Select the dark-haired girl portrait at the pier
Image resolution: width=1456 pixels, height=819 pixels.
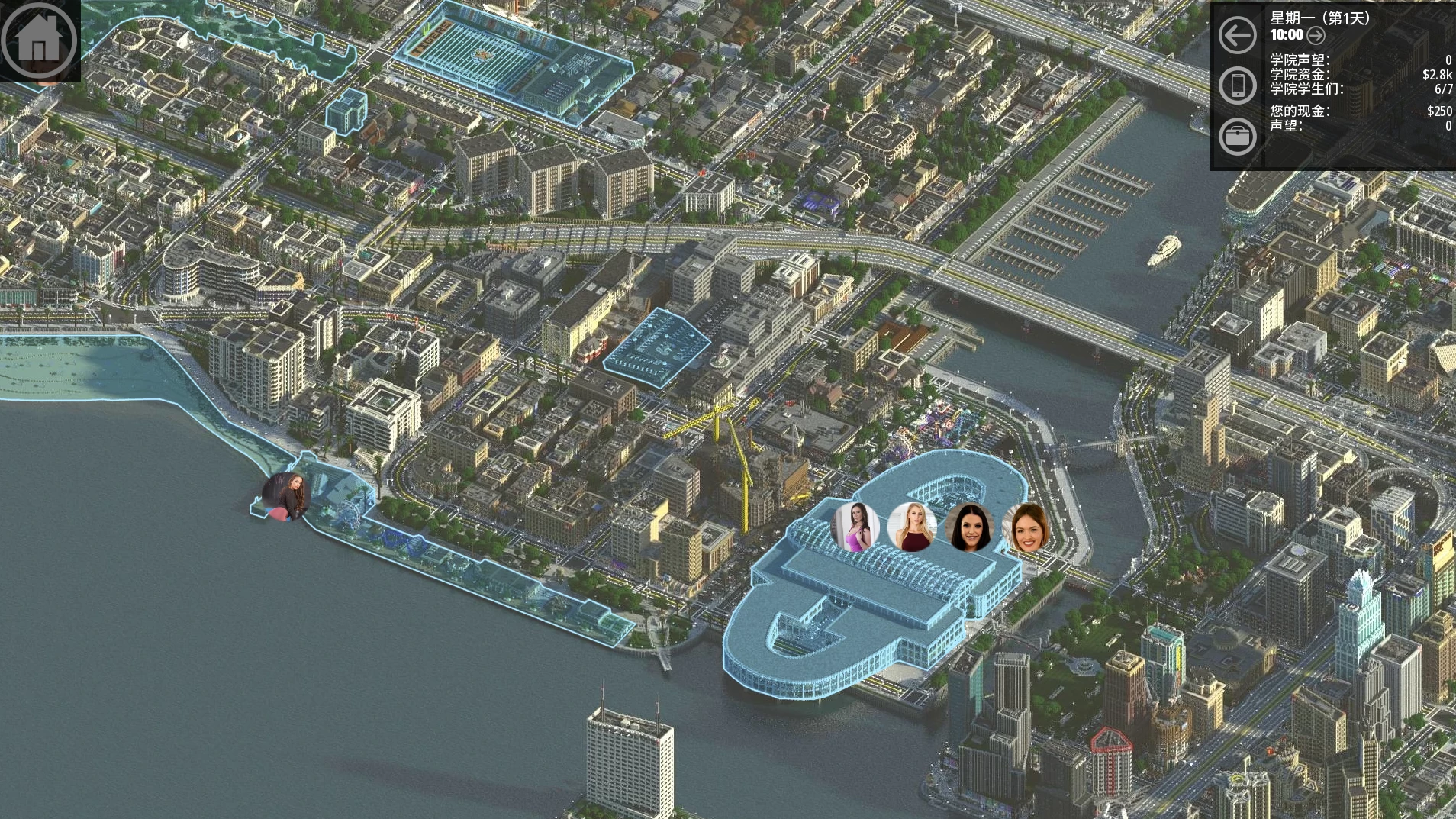[285, 496]
